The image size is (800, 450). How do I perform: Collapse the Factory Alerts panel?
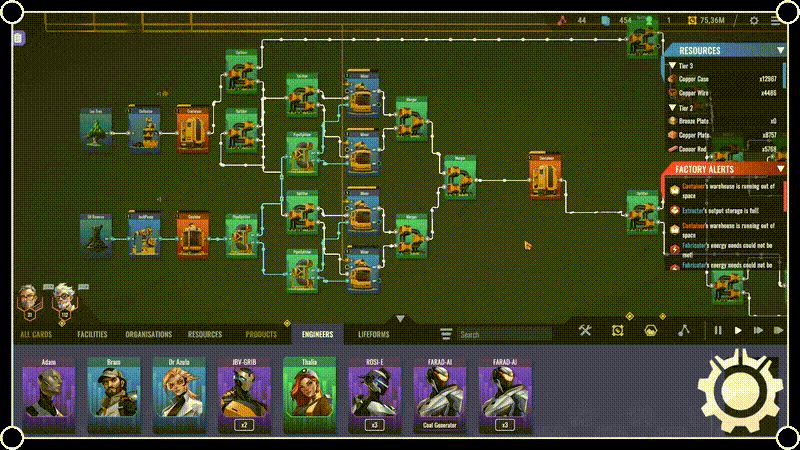pos(781,170)
